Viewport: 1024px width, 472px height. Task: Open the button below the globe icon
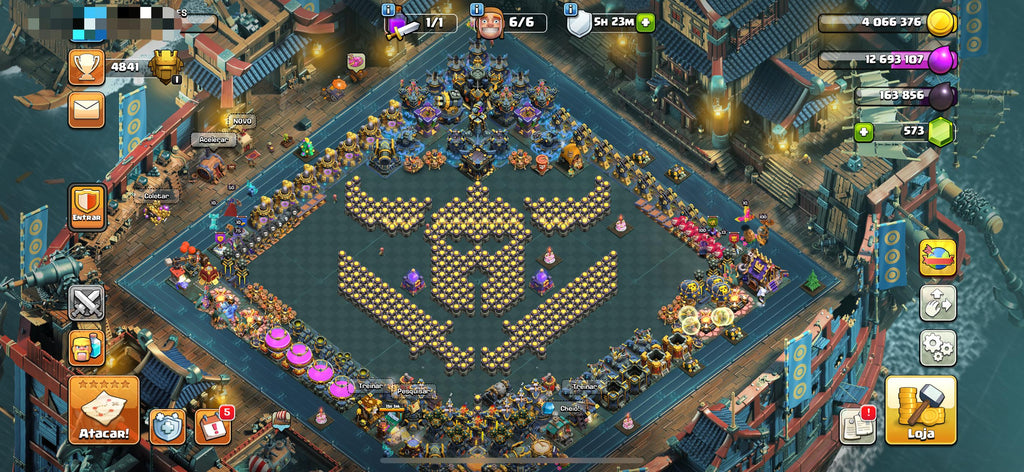[x=937, y=302]
